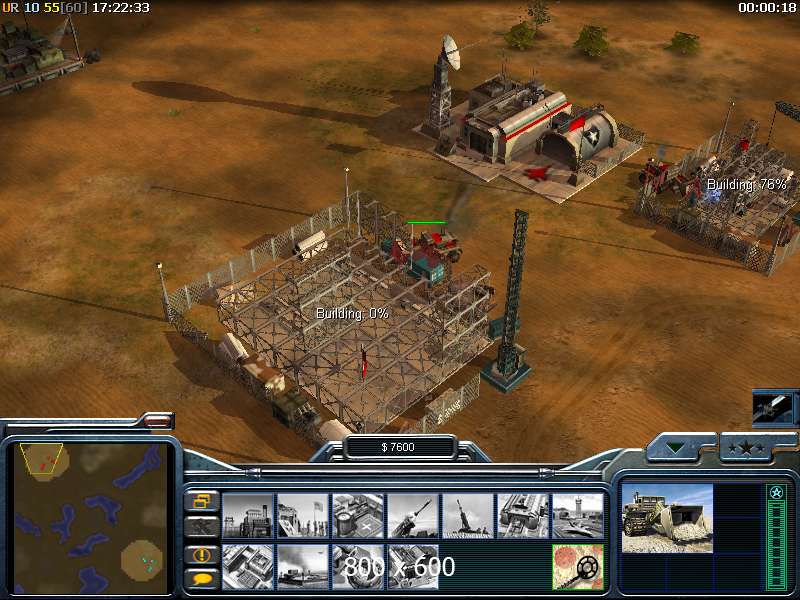Click the General's power shortcut icon
The height and width of the screenshot is (600, 800).
tap(773, 408)
